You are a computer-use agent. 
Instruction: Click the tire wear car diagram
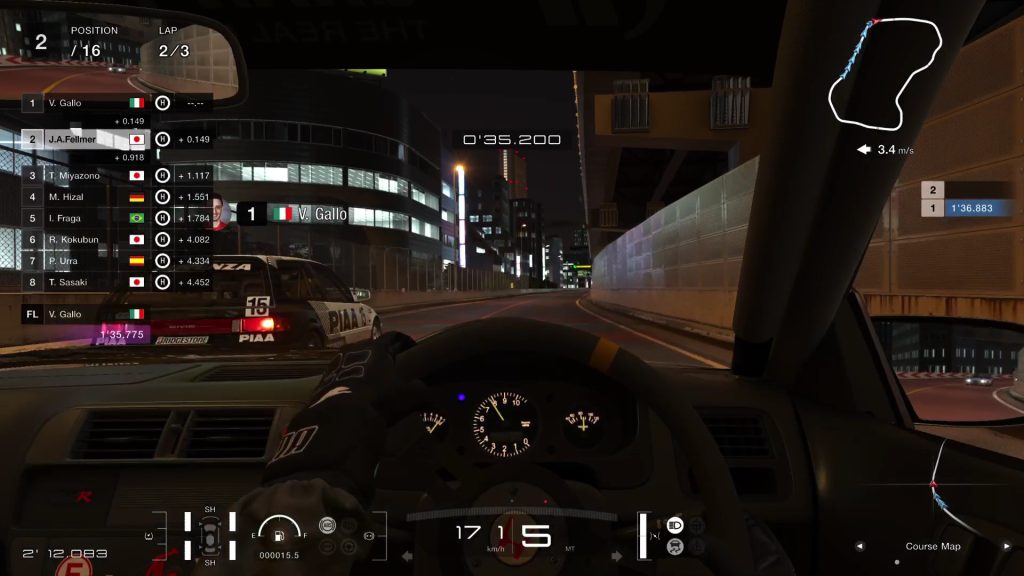point(210,536)
